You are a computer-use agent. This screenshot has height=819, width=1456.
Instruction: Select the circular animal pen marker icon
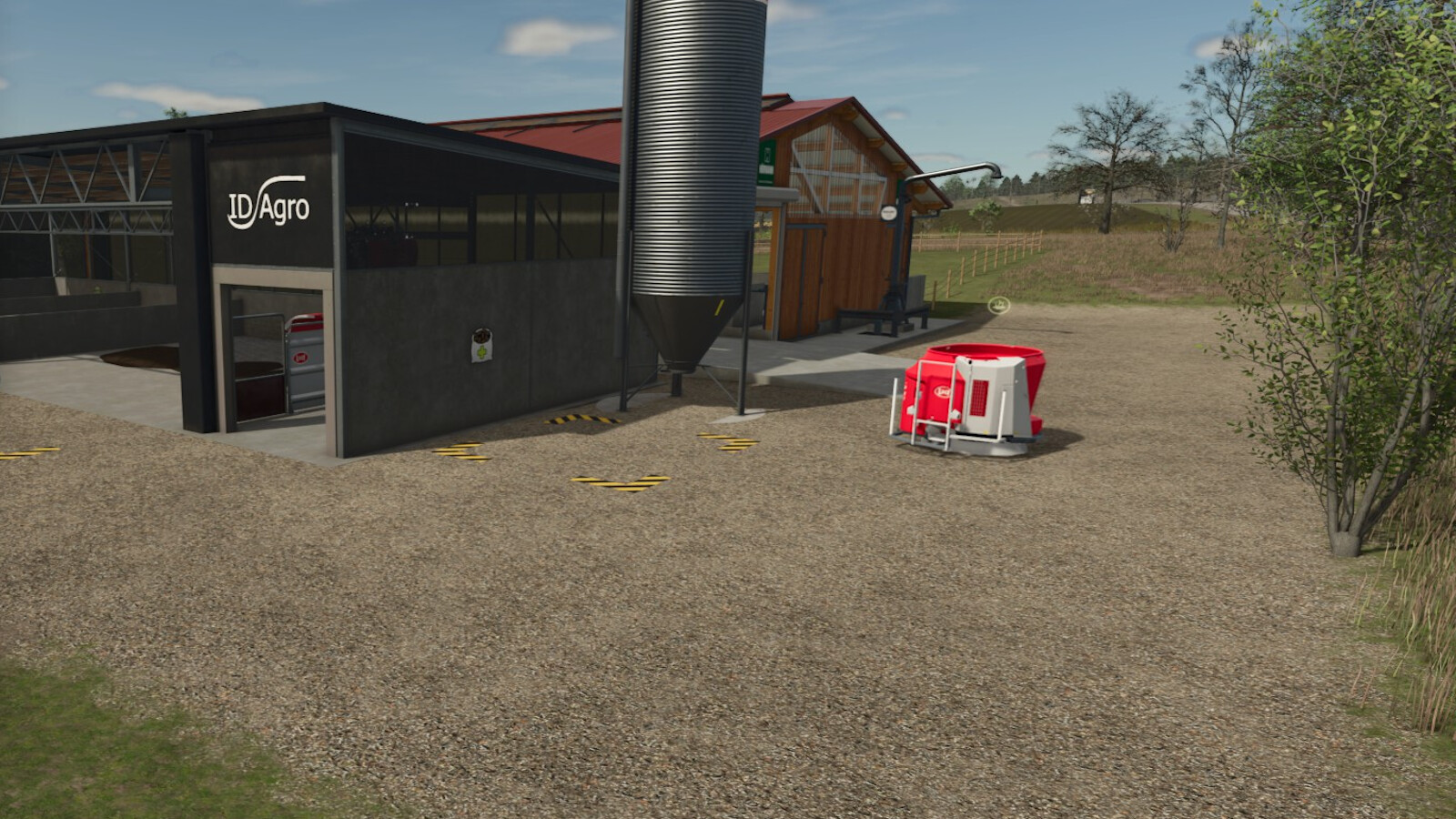[1000, 305]
